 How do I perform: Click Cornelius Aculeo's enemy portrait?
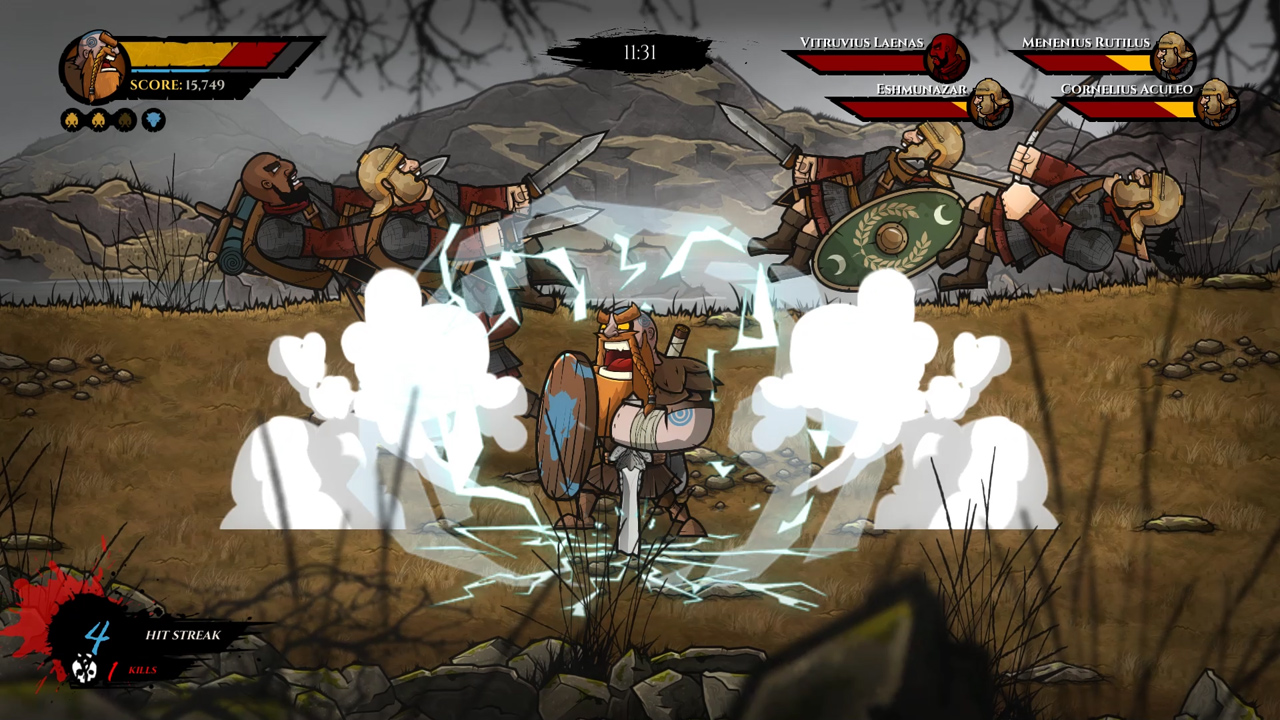coord(1216,104)
